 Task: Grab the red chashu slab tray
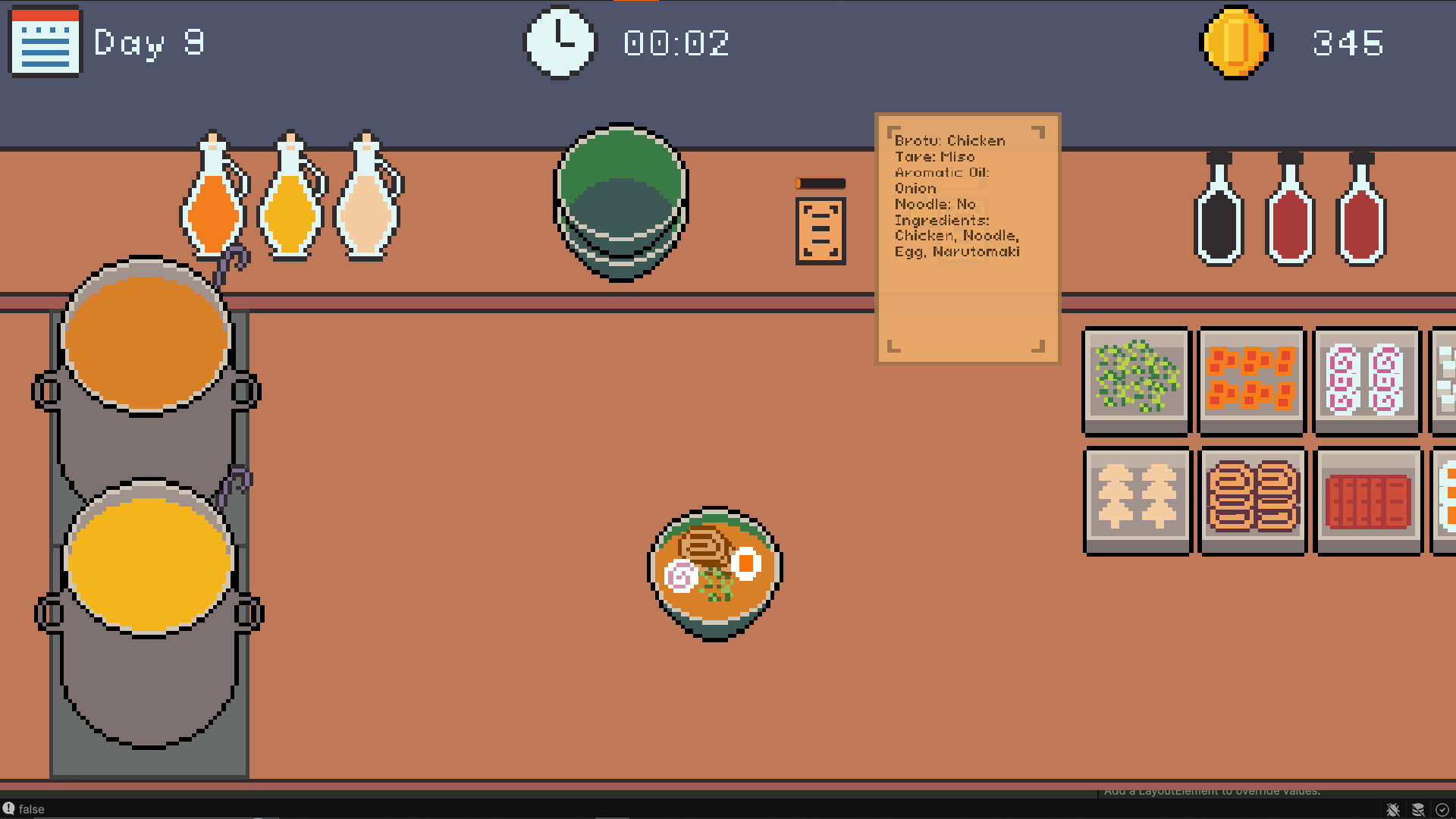point(1368,500)
